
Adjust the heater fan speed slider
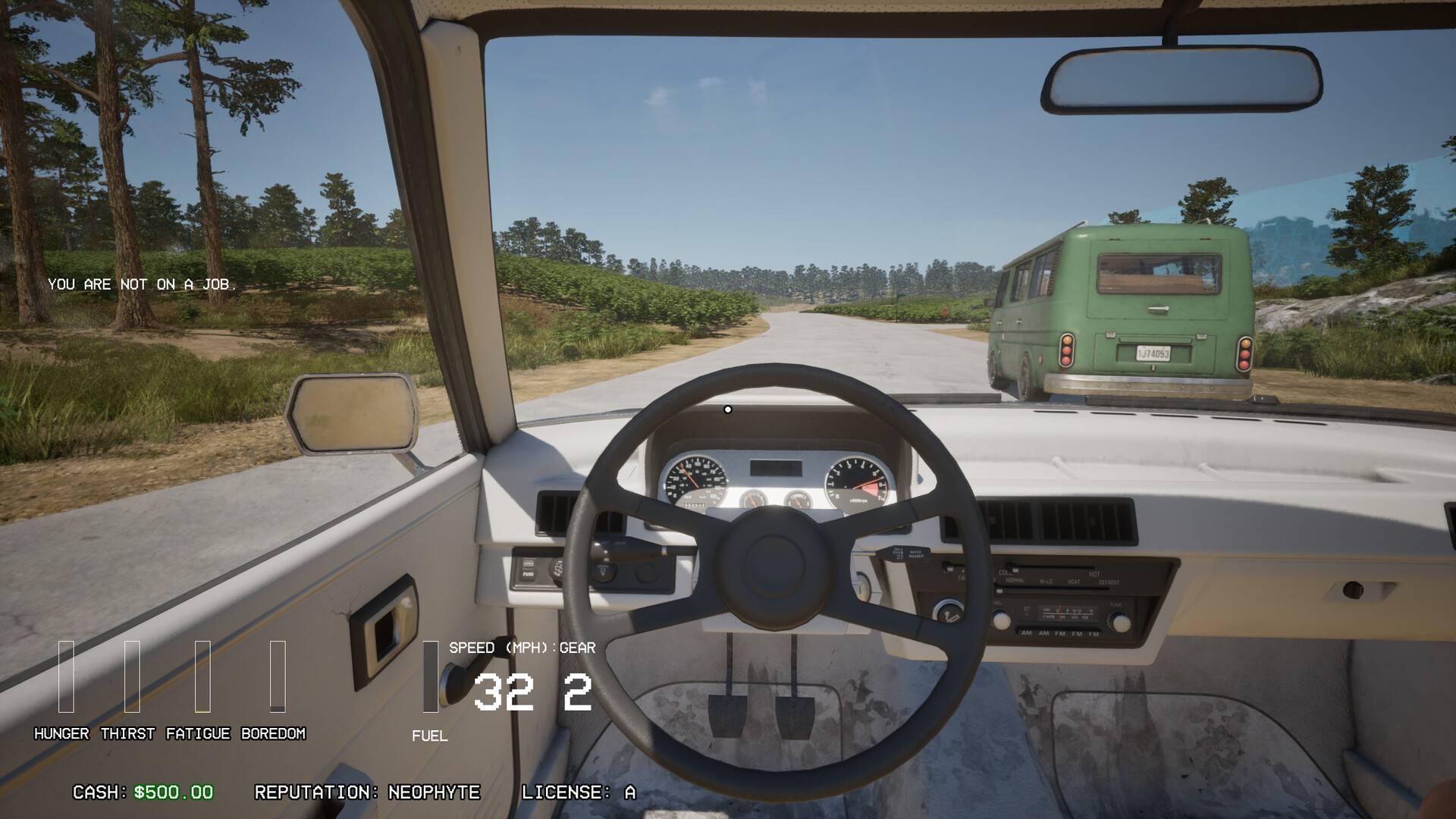[x=949, y=569]
